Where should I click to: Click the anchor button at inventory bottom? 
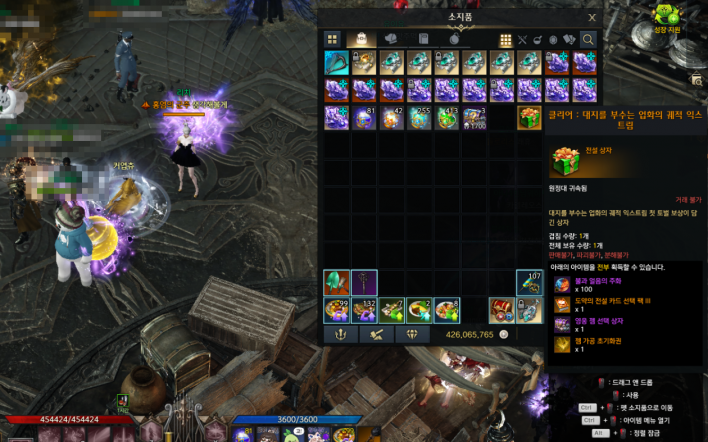pos(338,335)
